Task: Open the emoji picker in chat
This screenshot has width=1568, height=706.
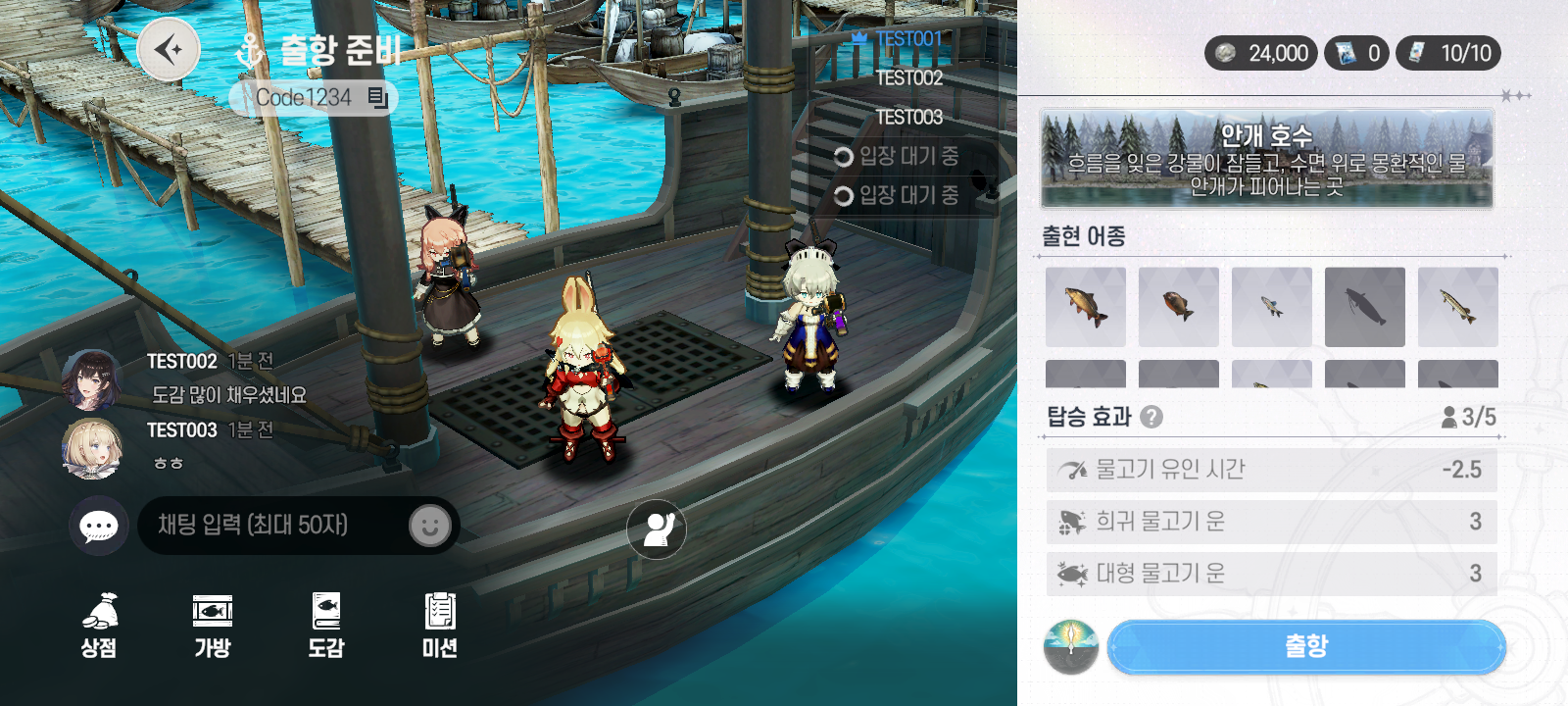Action: (429, 527)
